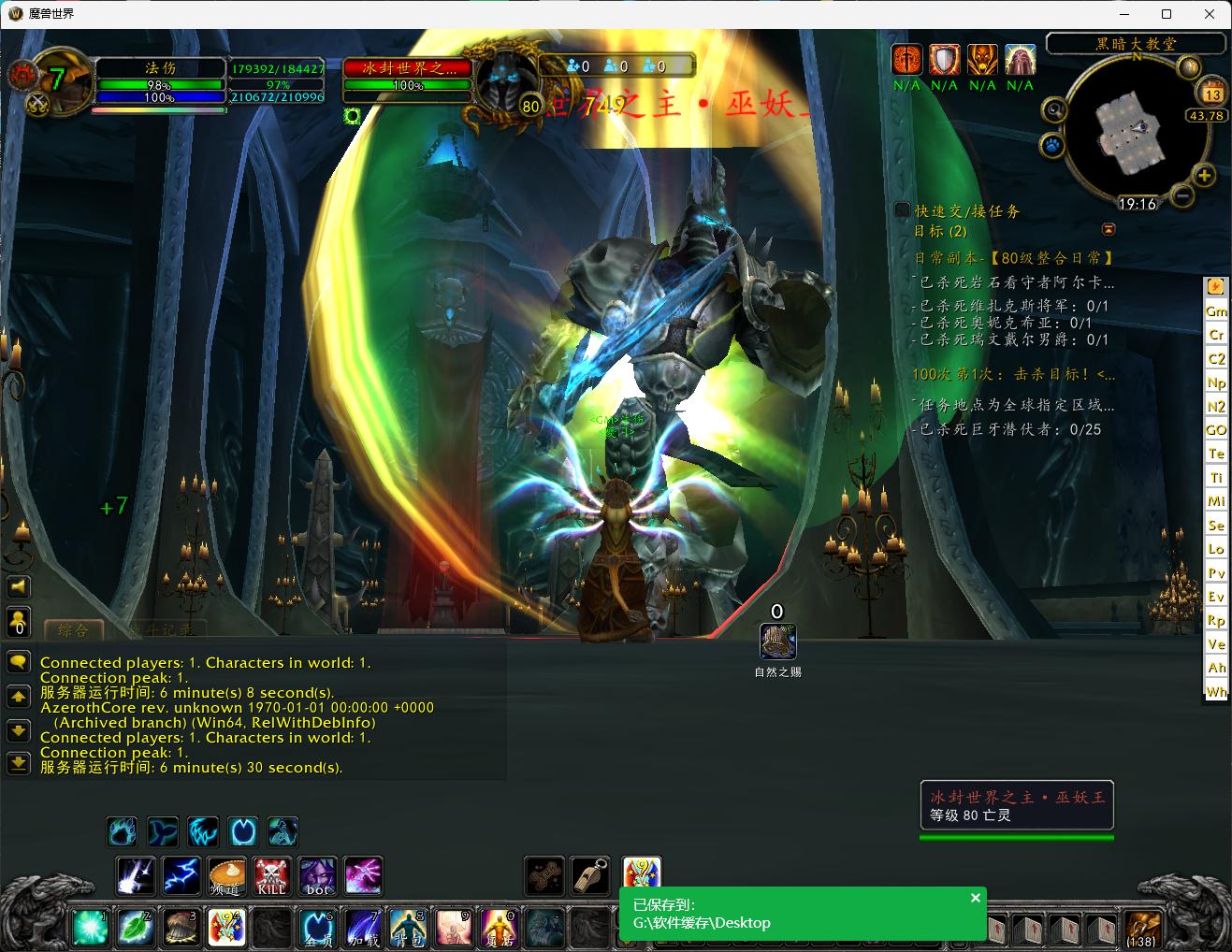Open the Te side panel button

pyautogui.click(x=1215, y=454)
